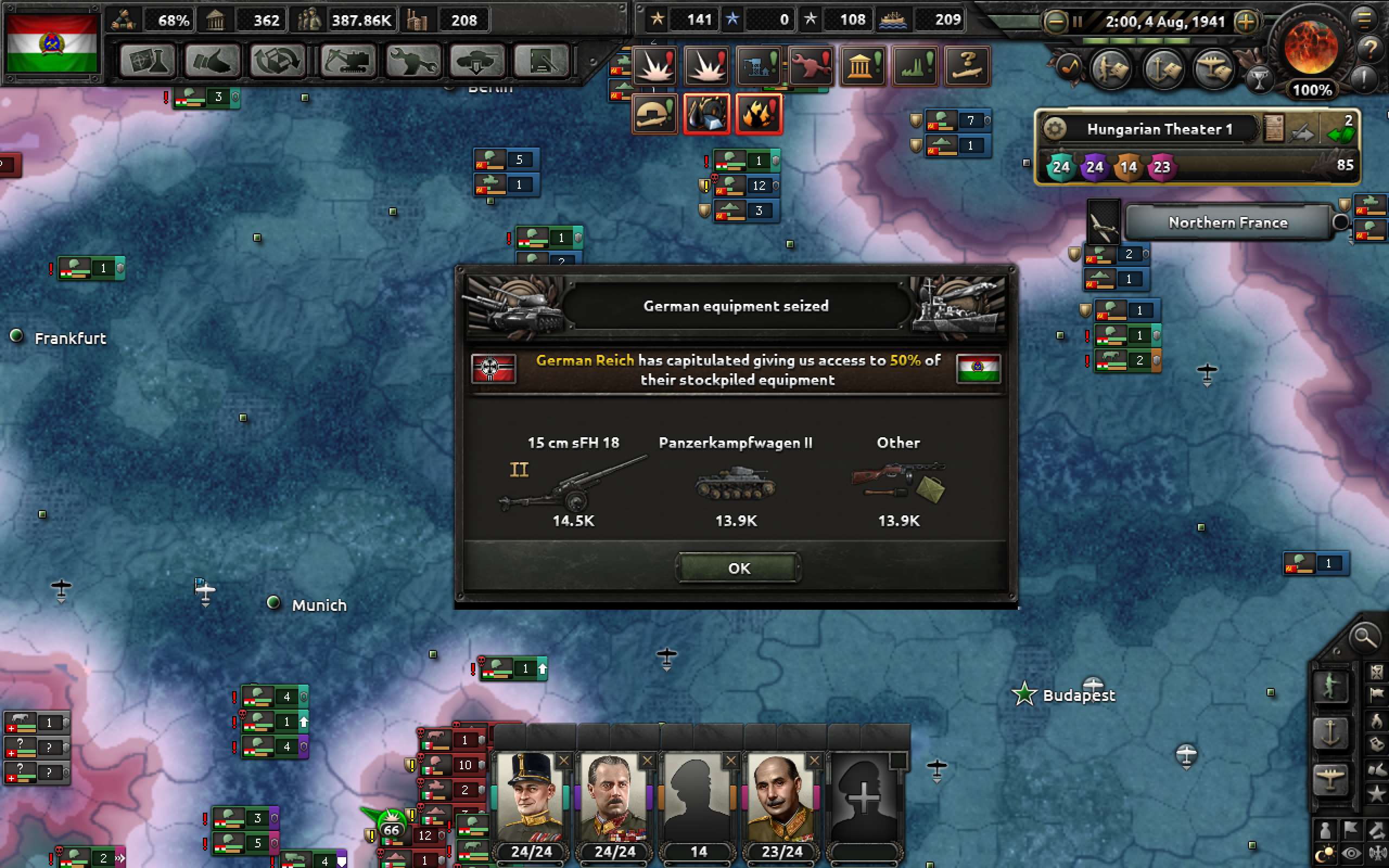Open the Recruit and Deploy tank button
The width and height of the screenshot is (1389, 868).
point(477,61)
